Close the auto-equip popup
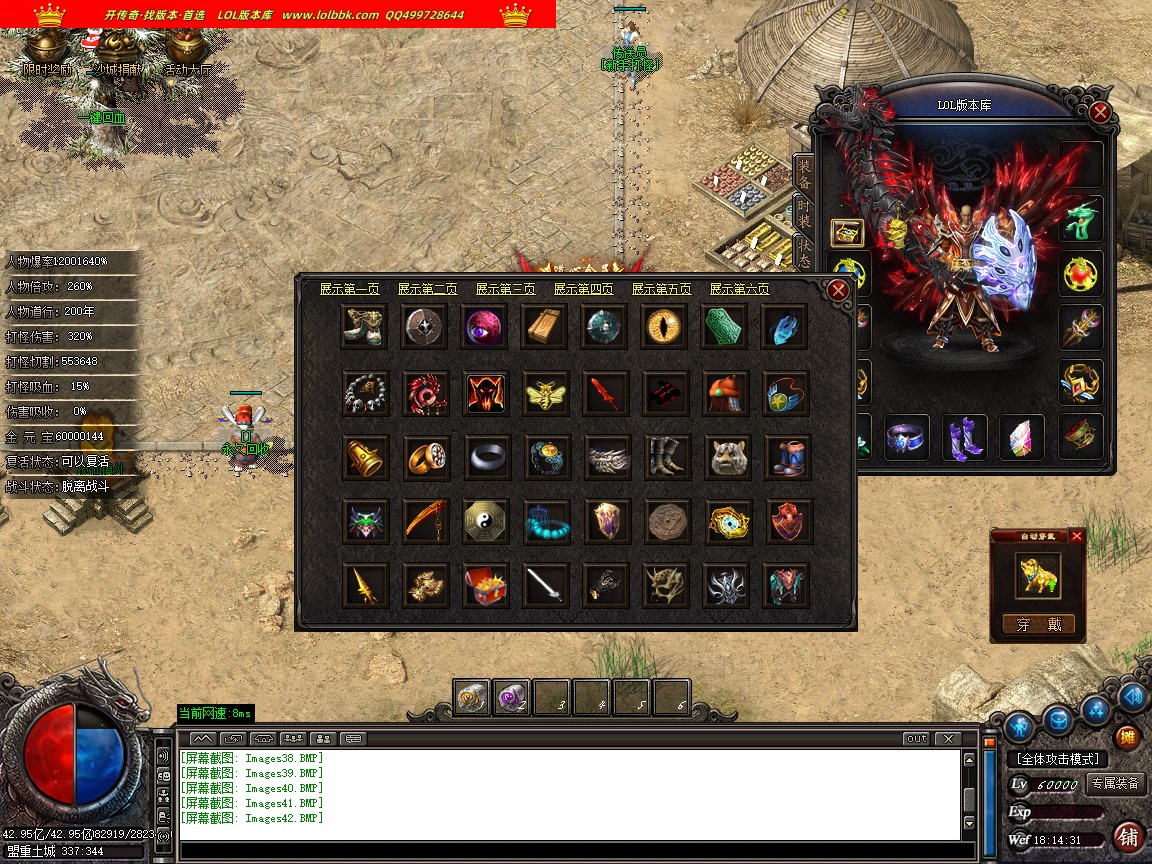Viewport: 1152px width, 864px height. coord(1076,537)
